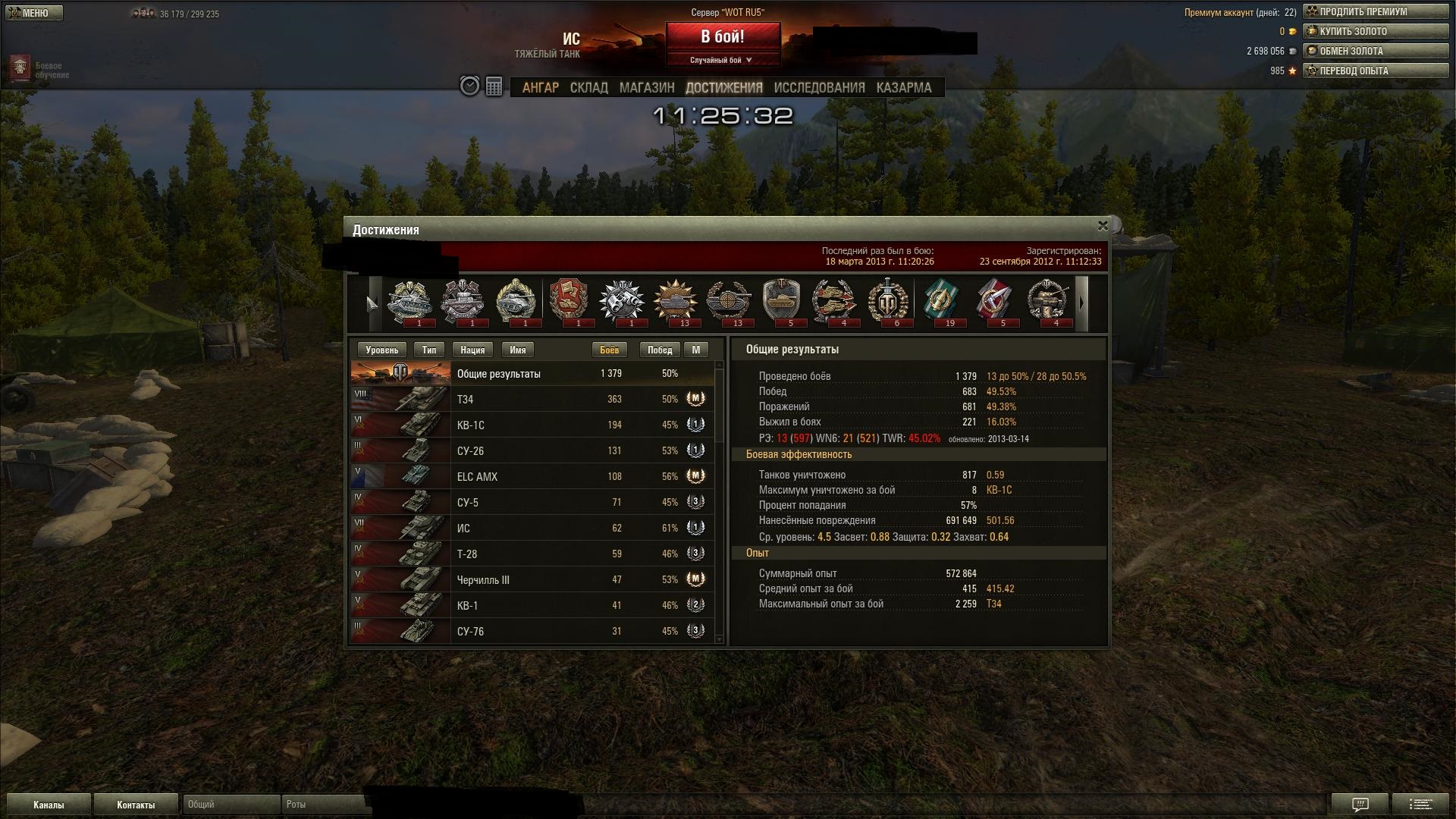Sort vehicles by Уровень
1456x819 pixels.
[x=381, y=350]
